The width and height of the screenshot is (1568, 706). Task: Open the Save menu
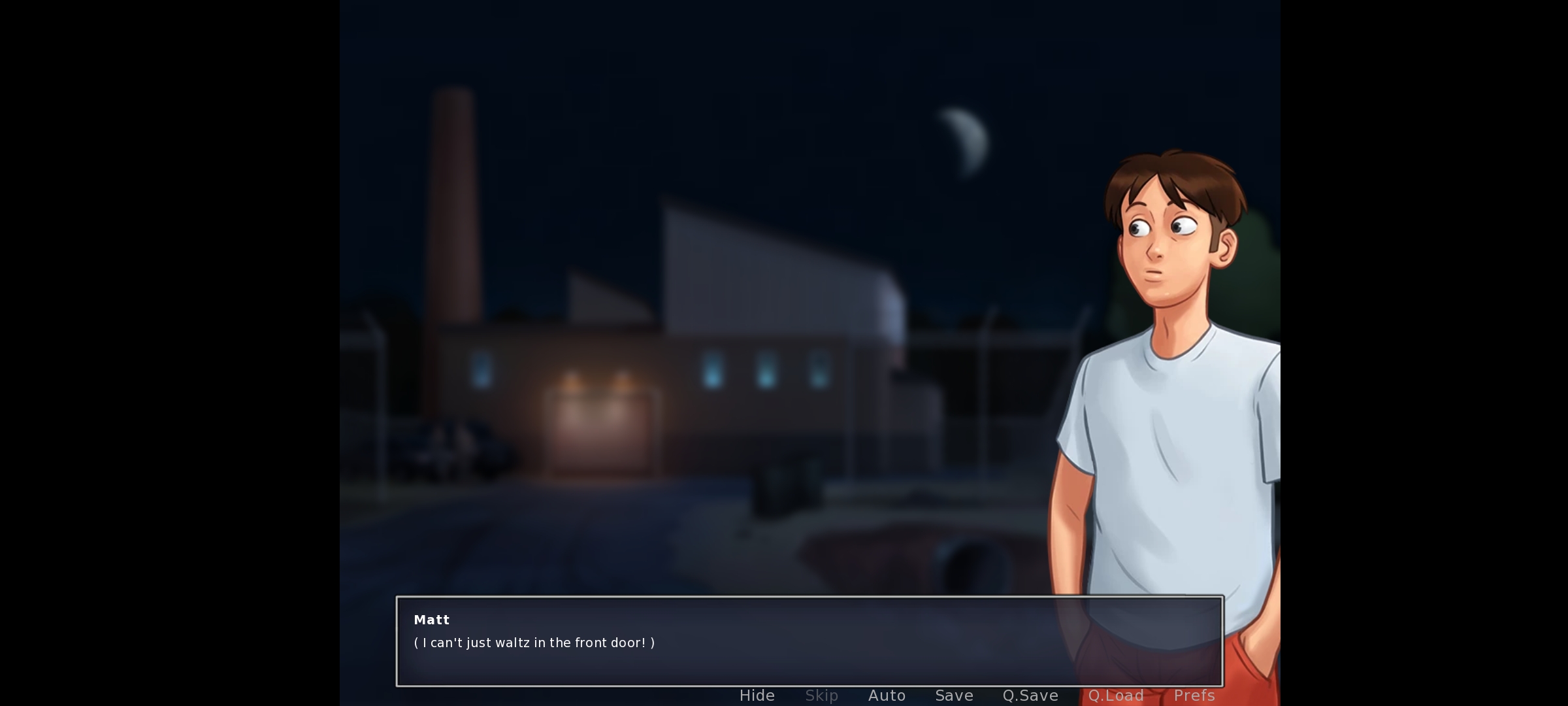coord(954,696)
